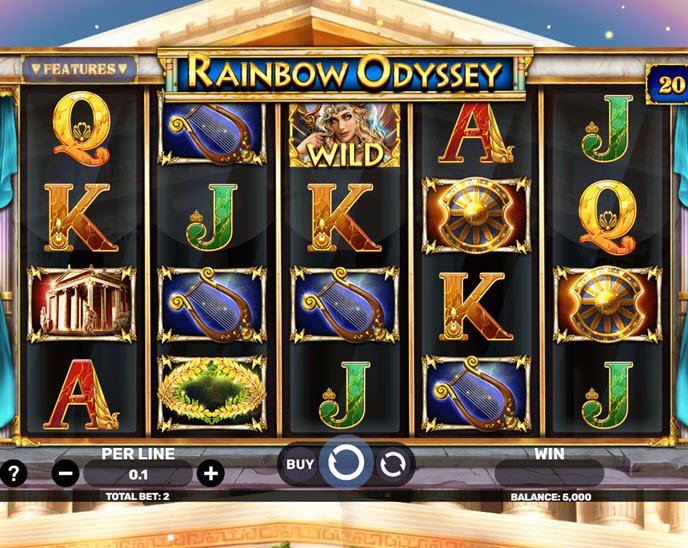The width and height of the screenshot is (688, 548).
Task: Decrease the per line bet
Action: pyautogui.click(x=65, y=474)
